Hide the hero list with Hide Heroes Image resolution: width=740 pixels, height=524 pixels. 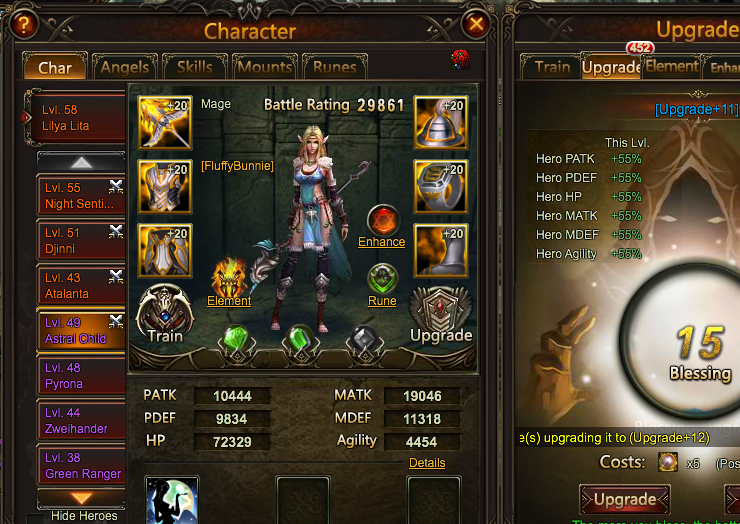[x=83, y=516]
